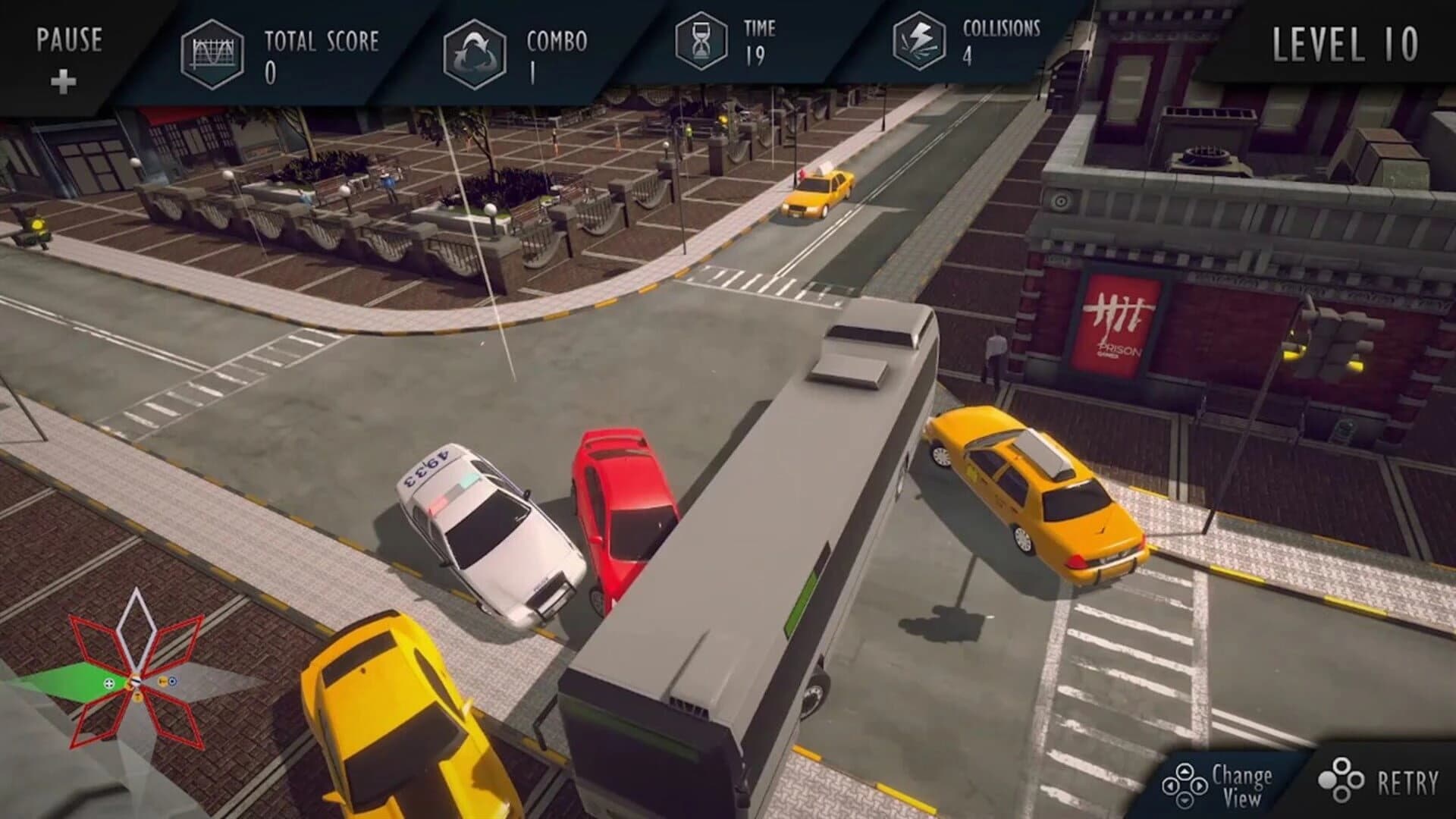Click the down arrow of the d-pad
Image resolution: width=1456 pixels, height=819 pixels.
tap(1185, 802)
